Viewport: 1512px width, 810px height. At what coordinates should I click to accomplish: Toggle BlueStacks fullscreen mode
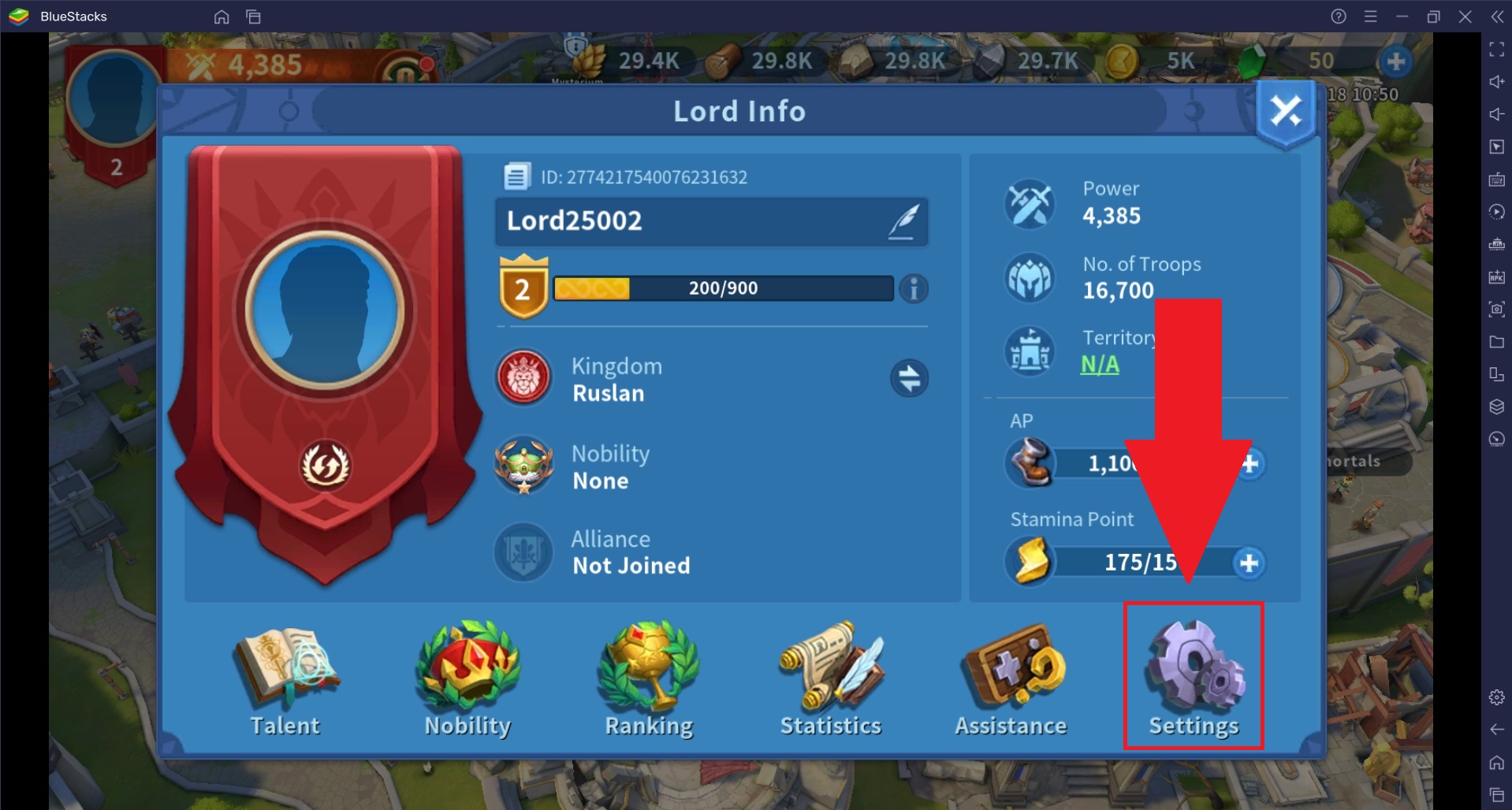[1495, 50]
